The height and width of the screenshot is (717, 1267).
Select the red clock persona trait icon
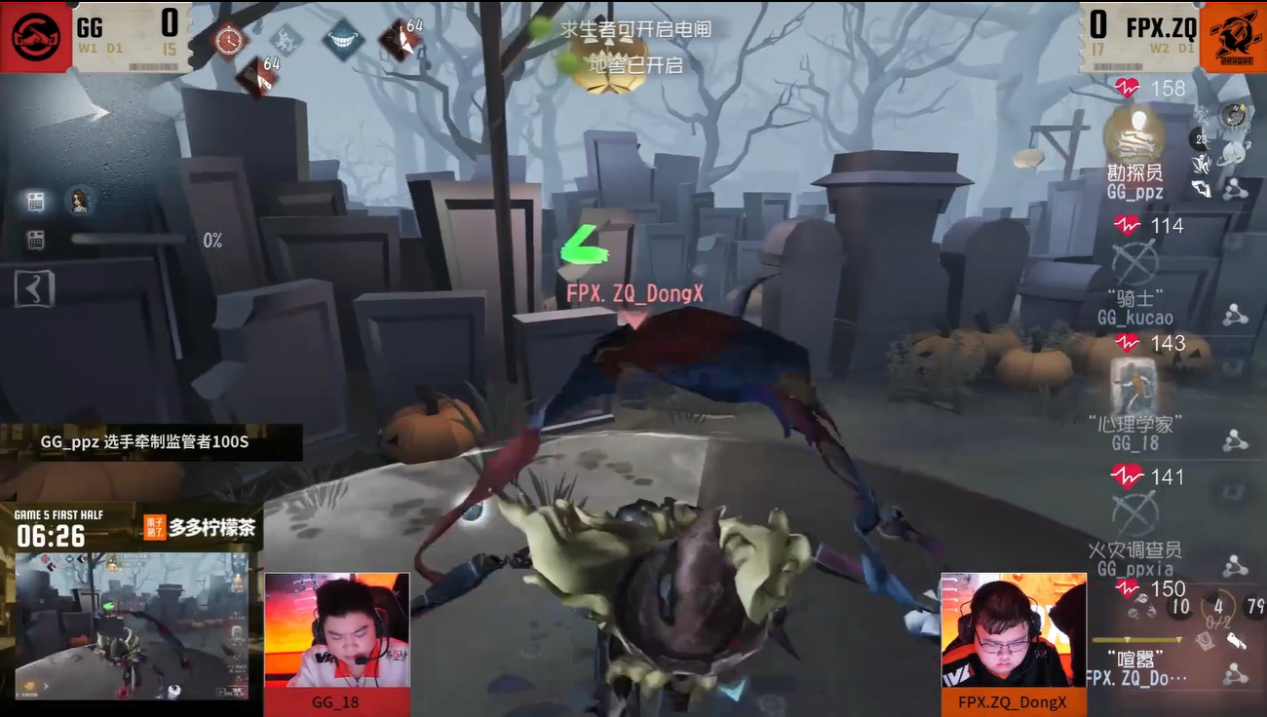point(230,40)
